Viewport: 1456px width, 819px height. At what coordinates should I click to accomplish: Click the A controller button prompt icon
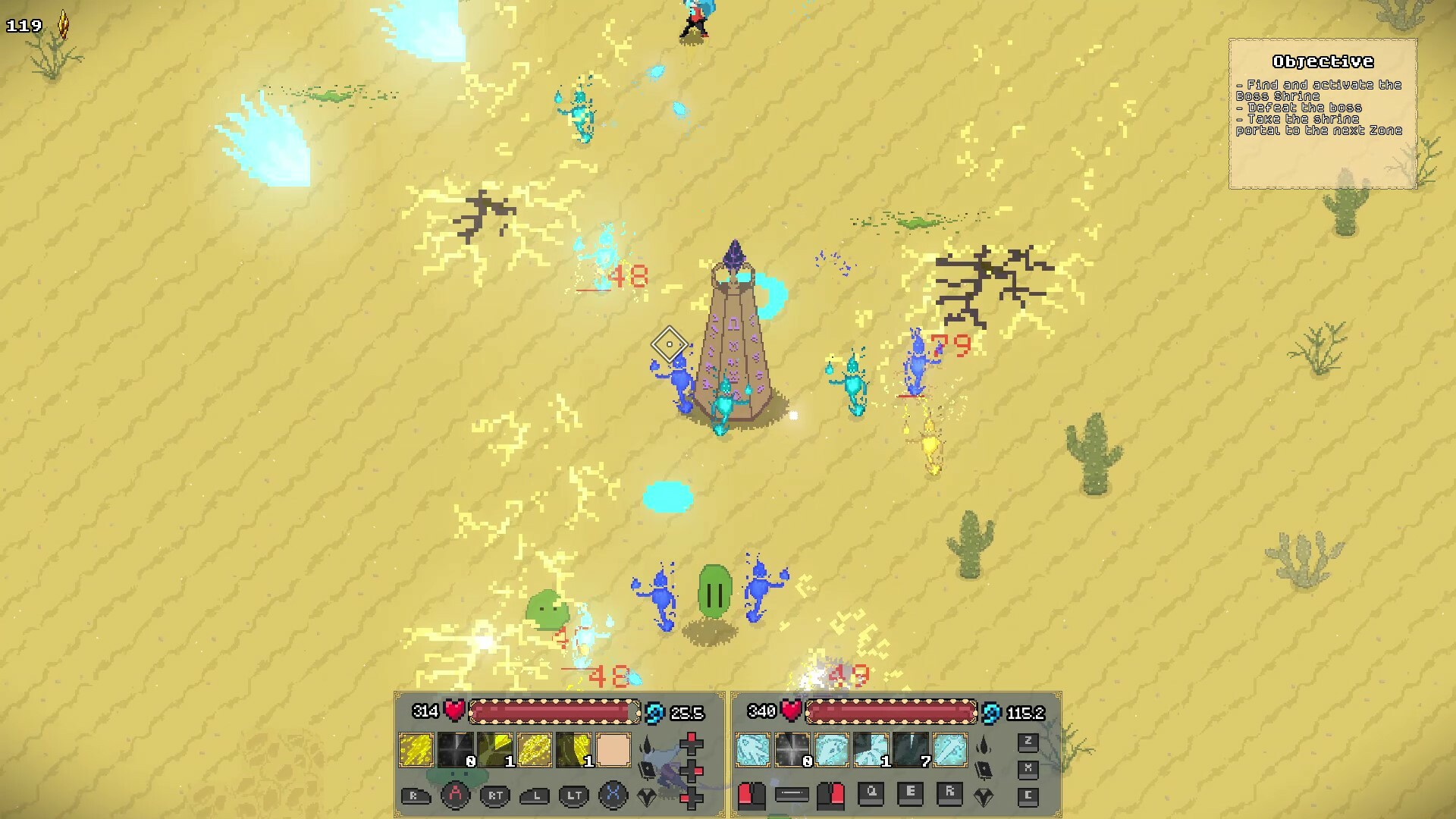coord(457,795)
